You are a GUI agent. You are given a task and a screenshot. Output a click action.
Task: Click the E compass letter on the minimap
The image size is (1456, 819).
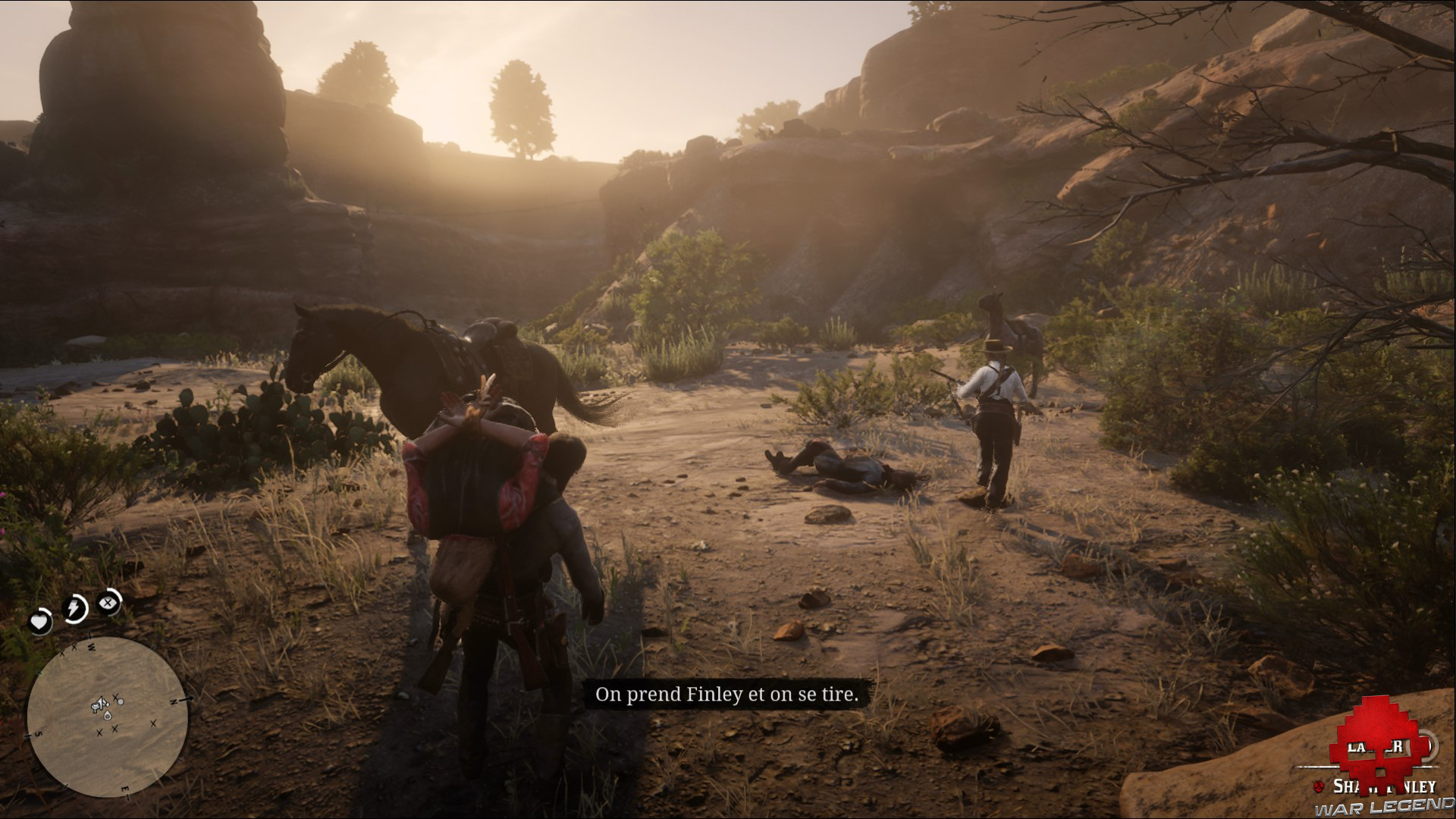(125, 789)
